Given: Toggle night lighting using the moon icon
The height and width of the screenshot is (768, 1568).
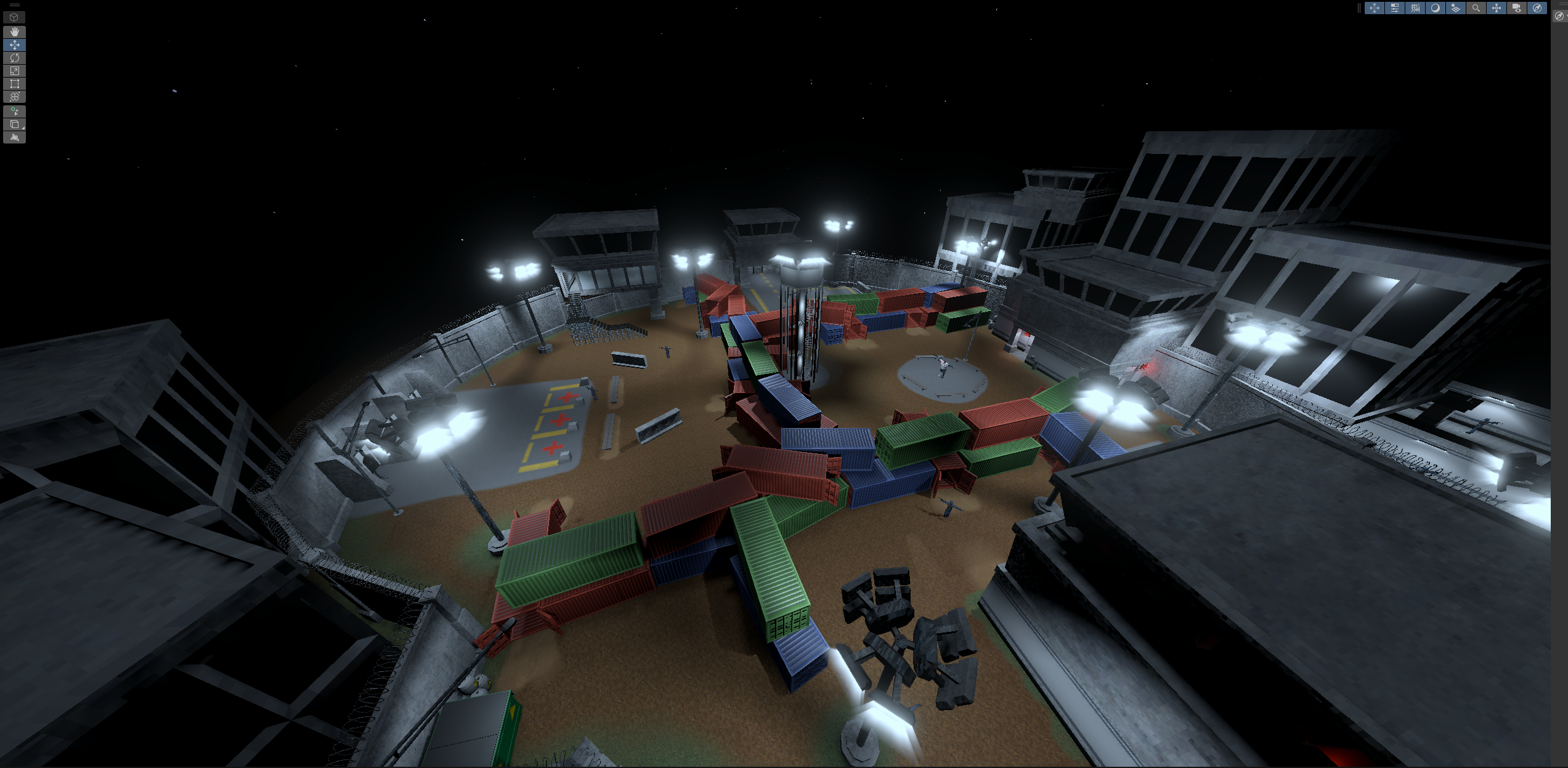Looking at the screenshot, I should (1436, 8).
